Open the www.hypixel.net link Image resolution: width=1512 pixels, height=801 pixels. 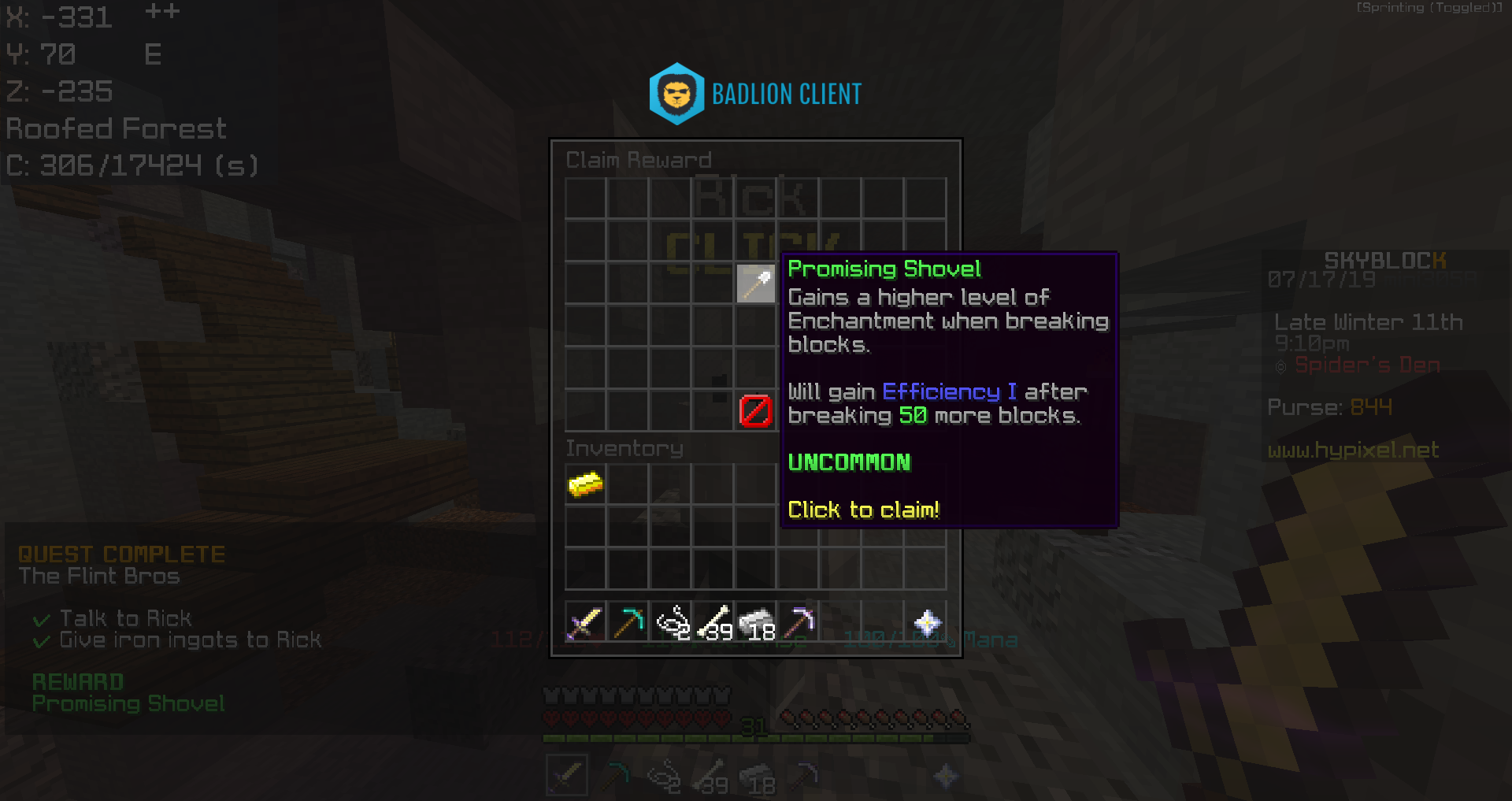coord(1354,450)
